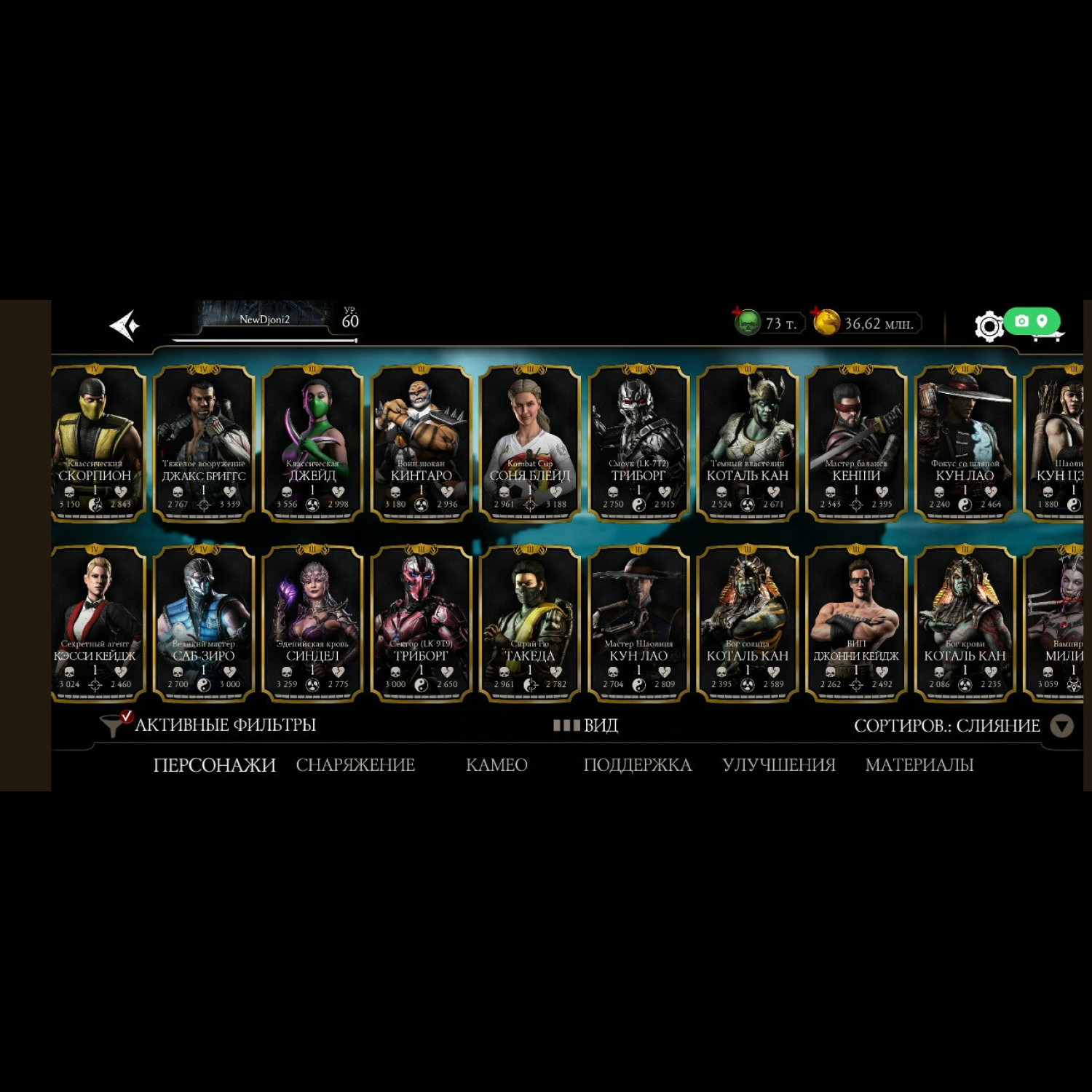Select the Кенши Мастер баланса card
Viewport: 1092px width, 1092px height.
point(856,443)
